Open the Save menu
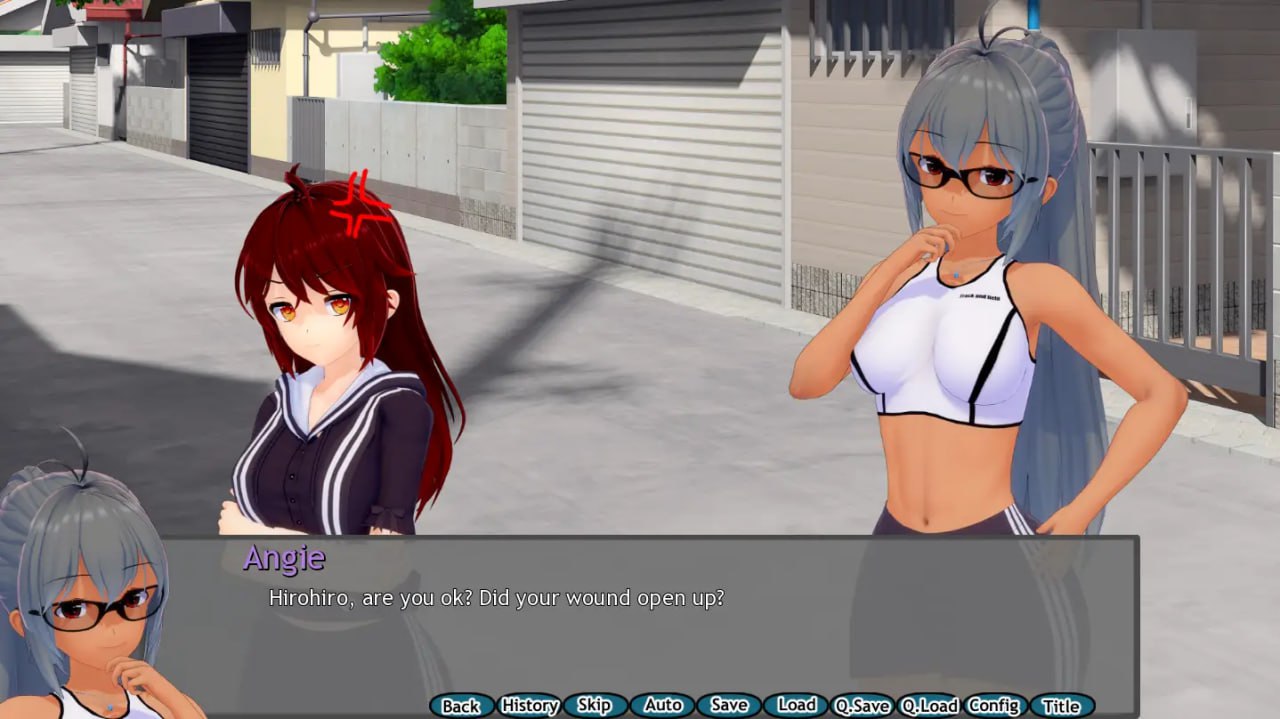This screenshot has height=719, width=1280. pyautogui.click(x=729, y=706)
